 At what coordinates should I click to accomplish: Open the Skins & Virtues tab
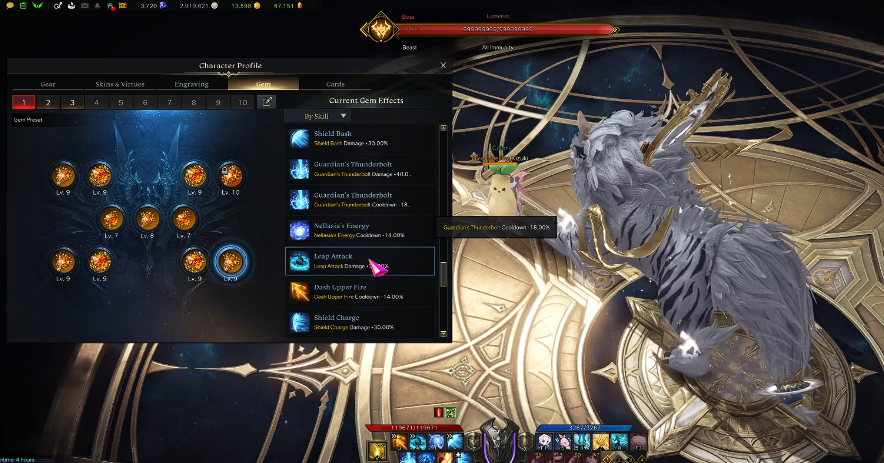(x=119, y=84)
